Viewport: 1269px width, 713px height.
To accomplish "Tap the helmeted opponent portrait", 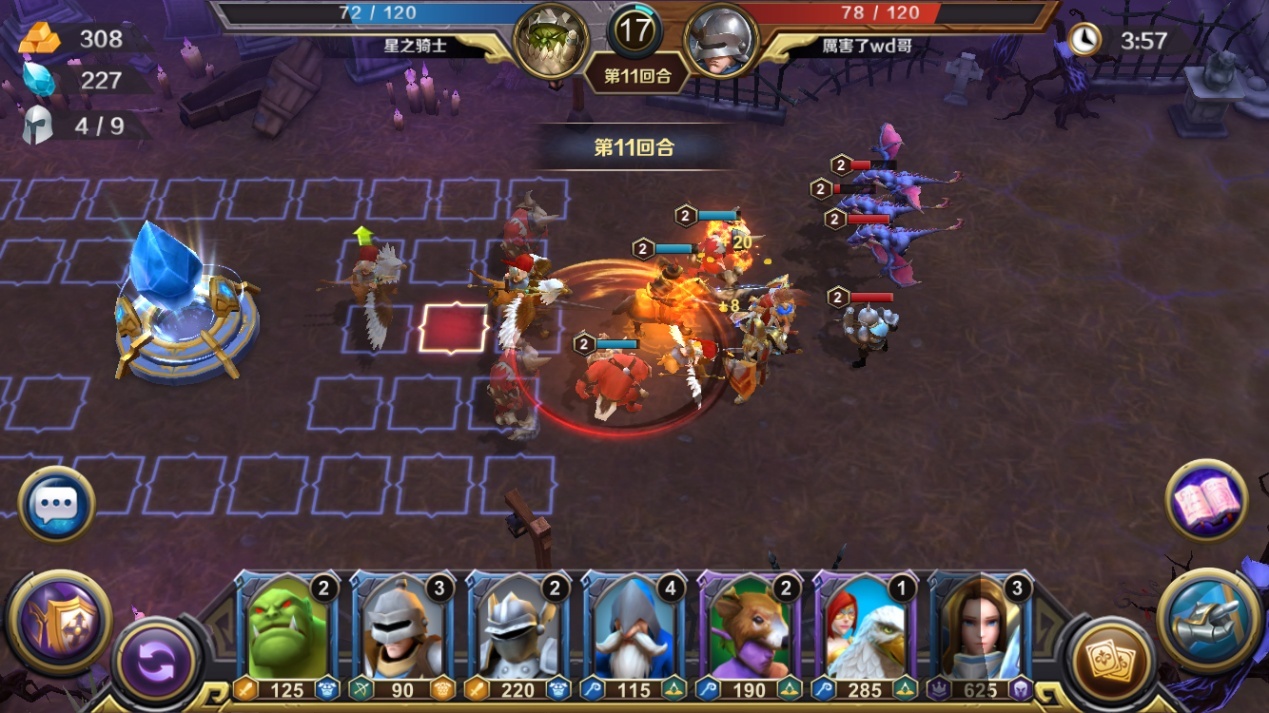I will (x=720, y=40).
